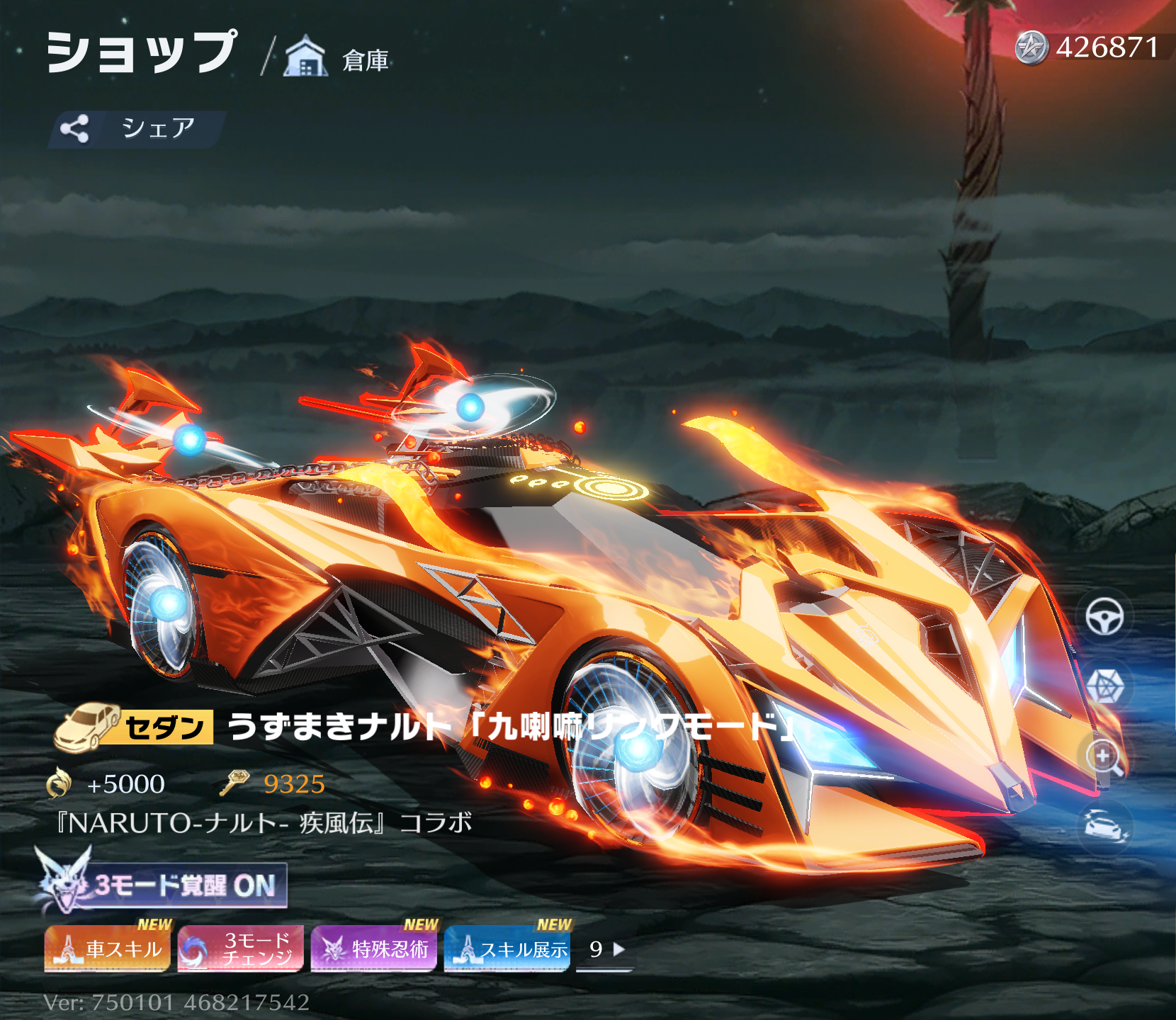
Task: Activate the magnifier zoom-in icon
Action: click(x=1104, y=756)
